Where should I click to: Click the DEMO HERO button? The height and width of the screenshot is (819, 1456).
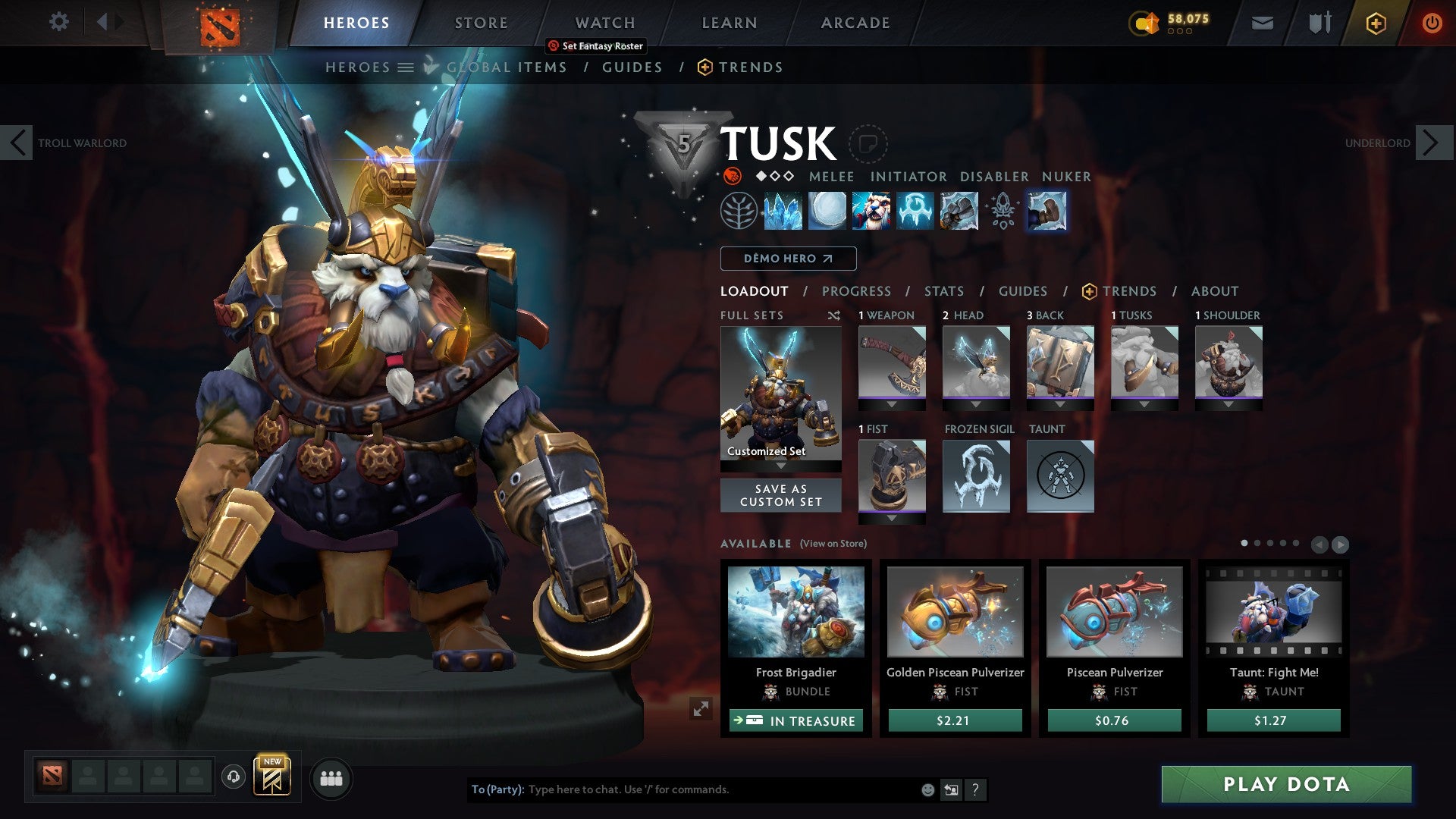[x=787, y=259]
